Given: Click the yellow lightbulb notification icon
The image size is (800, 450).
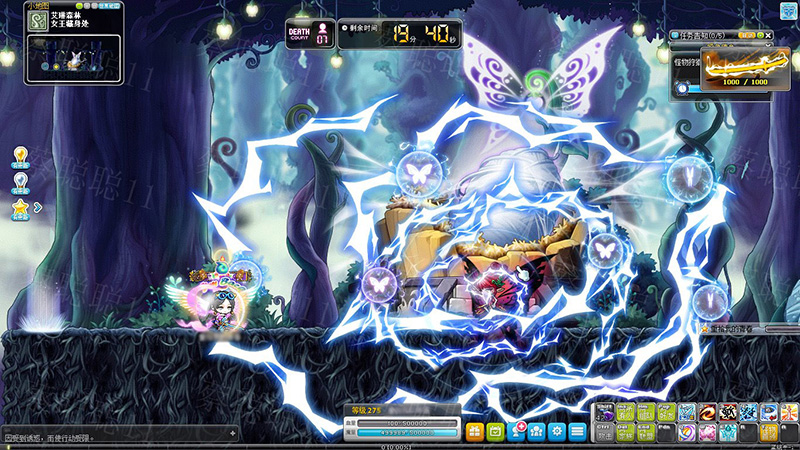Looking at the screenshot, I should (x=20, y=155).
